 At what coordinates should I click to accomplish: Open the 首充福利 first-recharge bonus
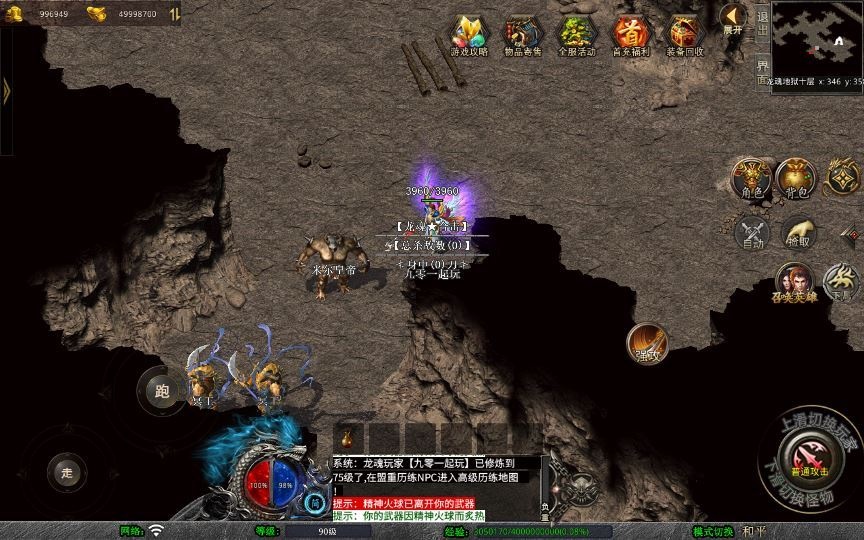coord(631,34)
